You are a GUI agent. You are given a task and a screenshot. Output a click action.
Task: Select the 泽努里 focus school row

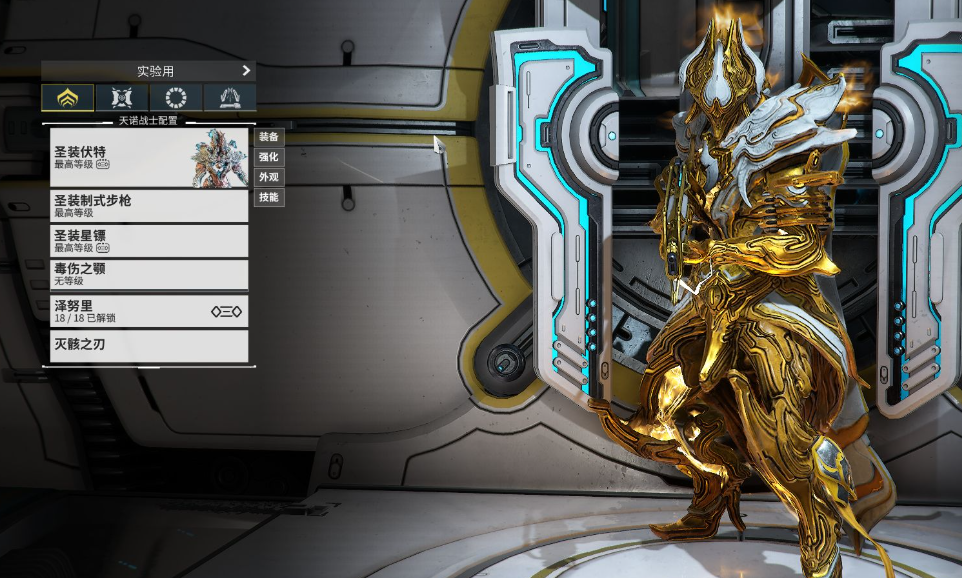(149, 311)
